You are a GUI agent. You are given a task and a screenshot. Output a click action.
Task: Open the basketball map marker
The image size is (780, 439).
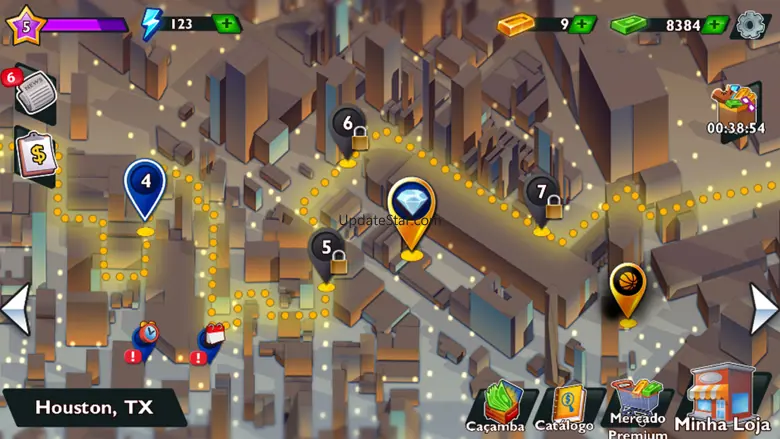627,286
